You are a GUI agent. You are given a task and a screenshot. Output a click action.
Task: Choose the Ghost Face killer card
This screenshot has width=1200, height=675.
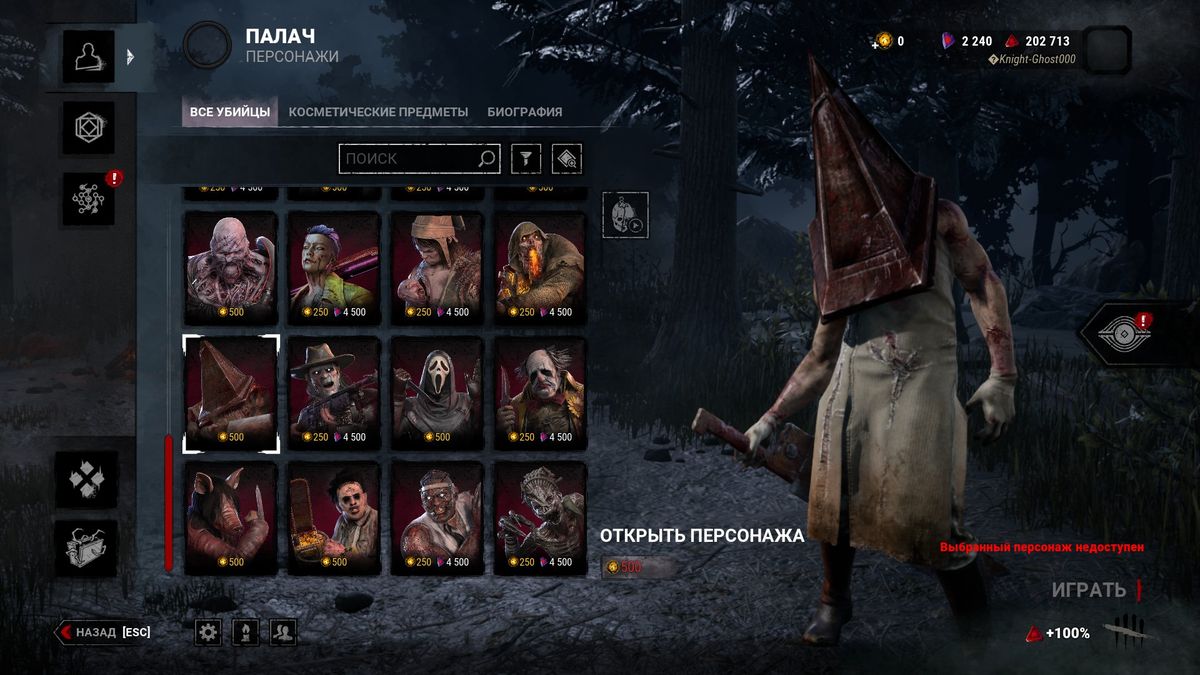click(x=437, y=392)
